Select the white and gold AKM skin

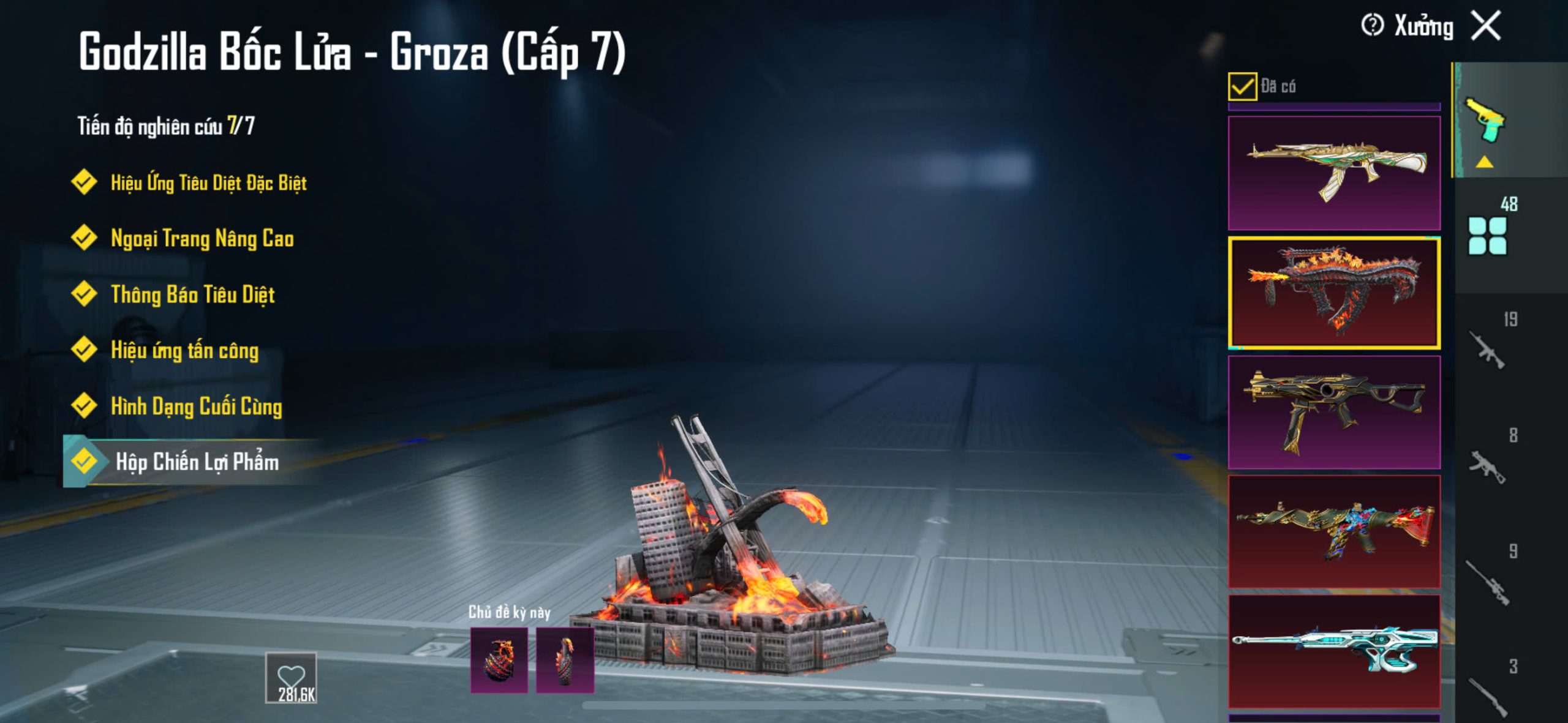(x=1334, y=173)
